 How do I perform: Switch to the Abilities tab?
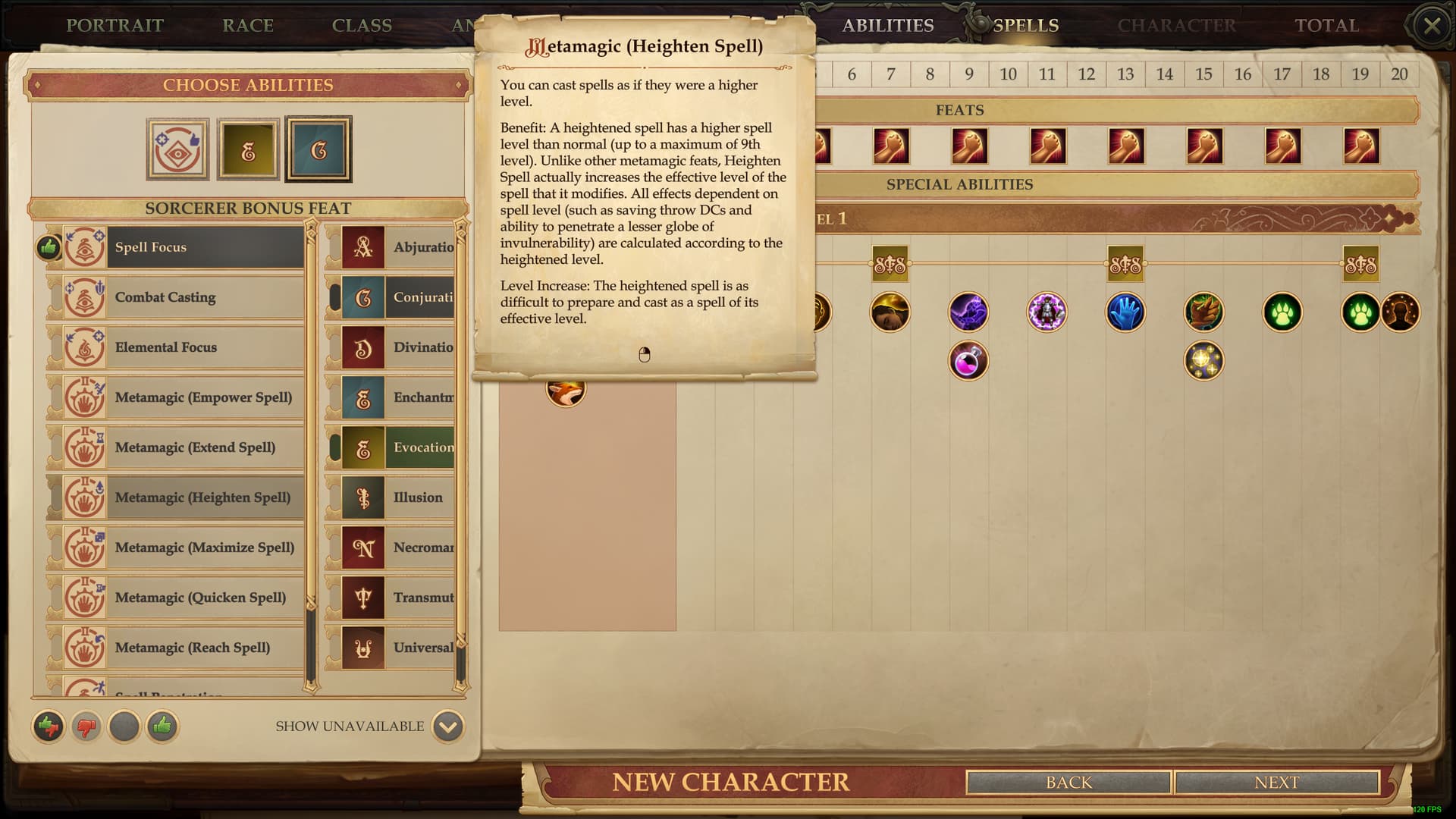[888, 25]
